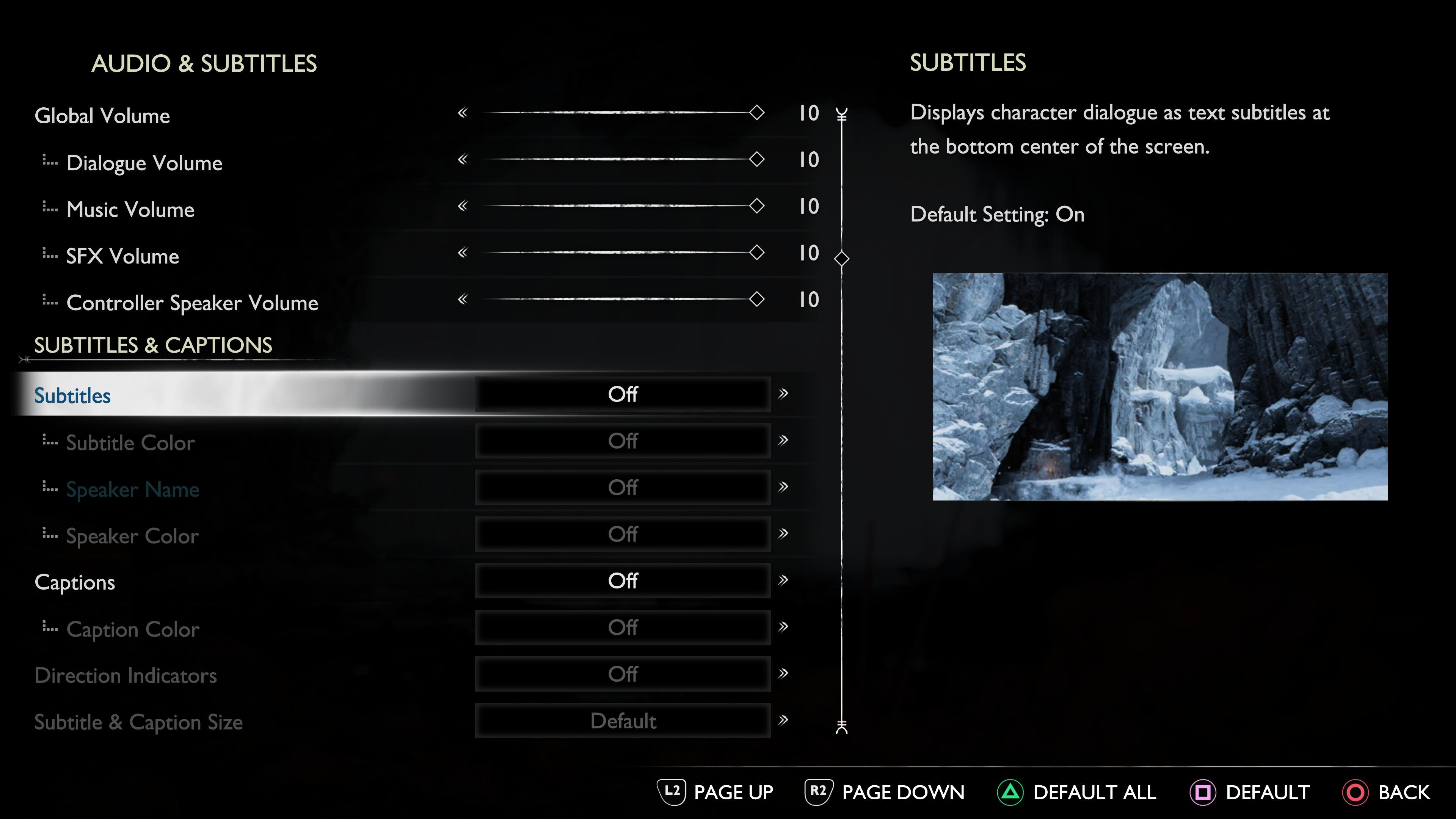Click the DEFAULT ALL button
Image resolution: width=1456 pixels, height=819 pixels.
click(x=1094, y=791)
